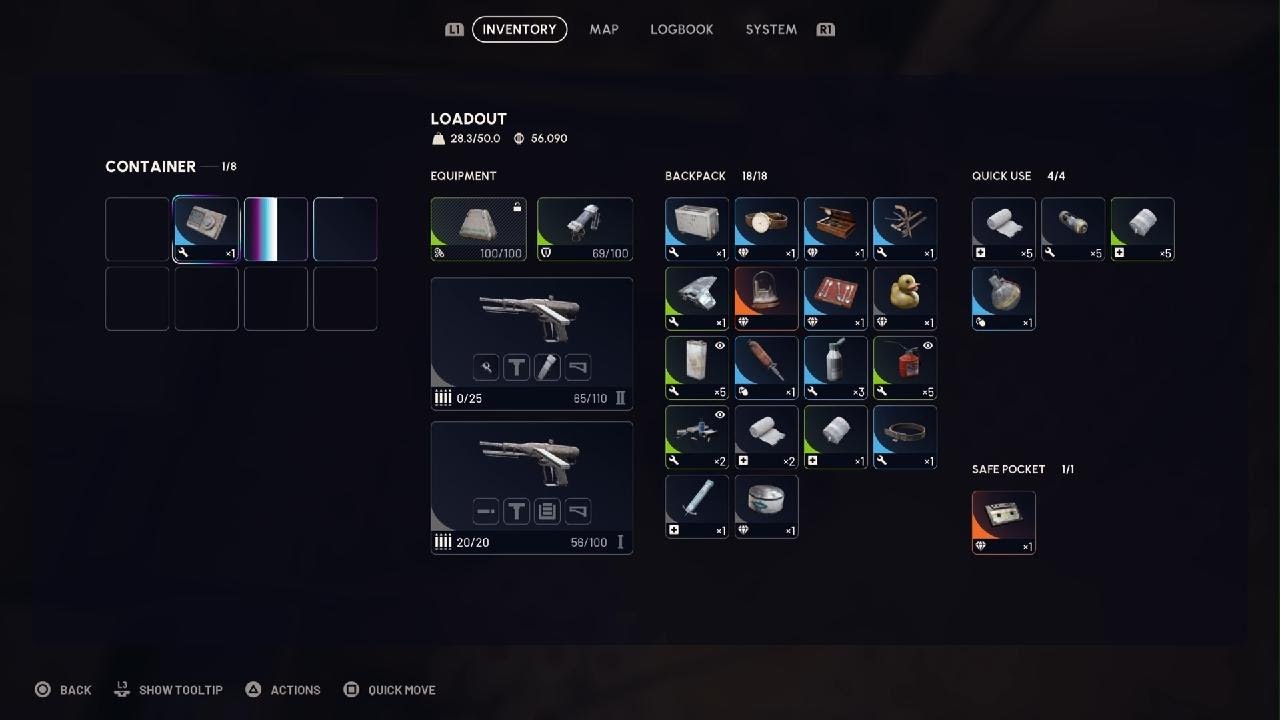Select the shield equipment slot
The width and height of the screenshot is (1280, 720).
pyautogui.click(x=585, y=229)
